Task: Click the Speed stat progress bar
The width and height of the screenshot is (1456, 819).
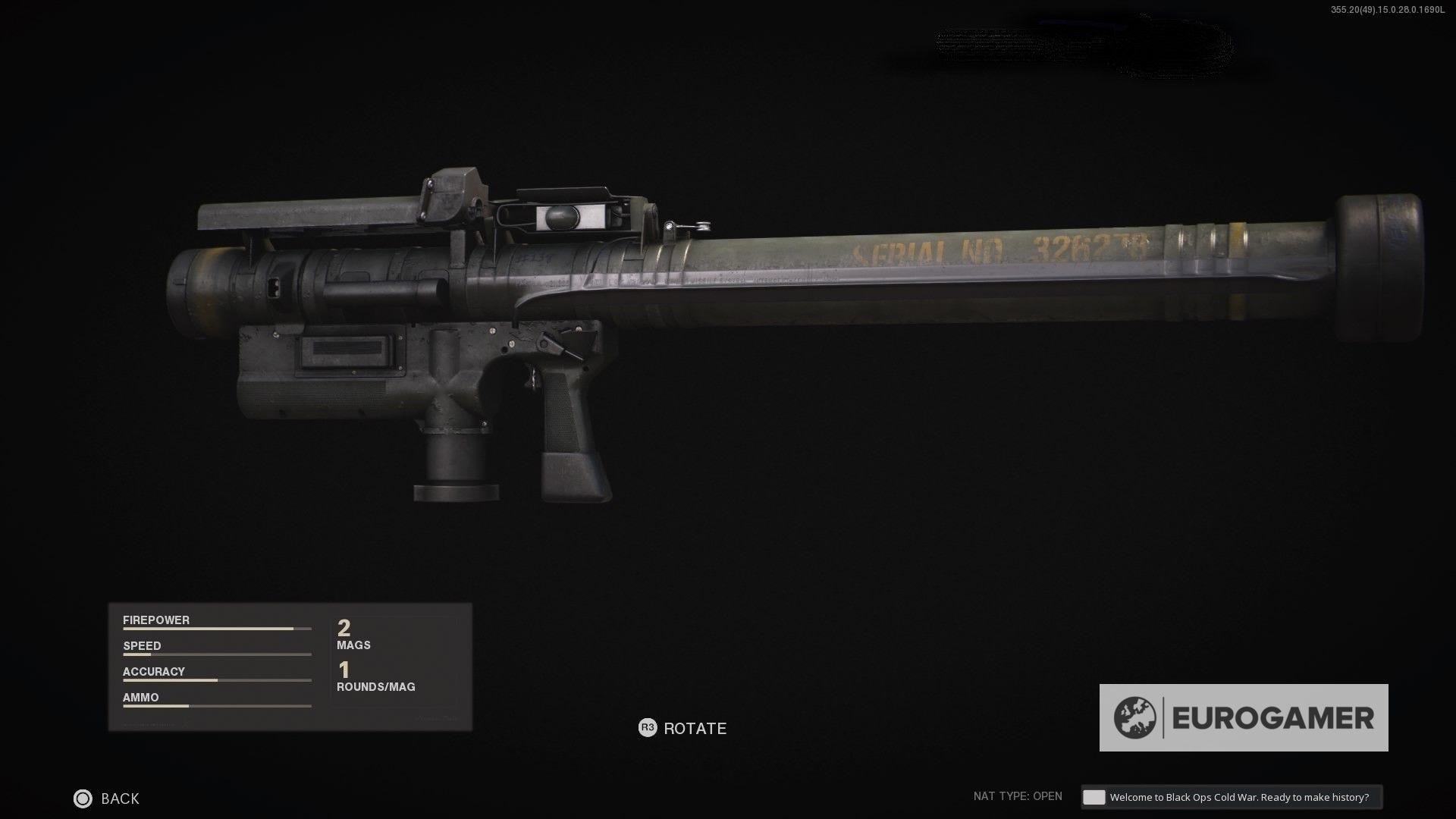Action: 216,654
